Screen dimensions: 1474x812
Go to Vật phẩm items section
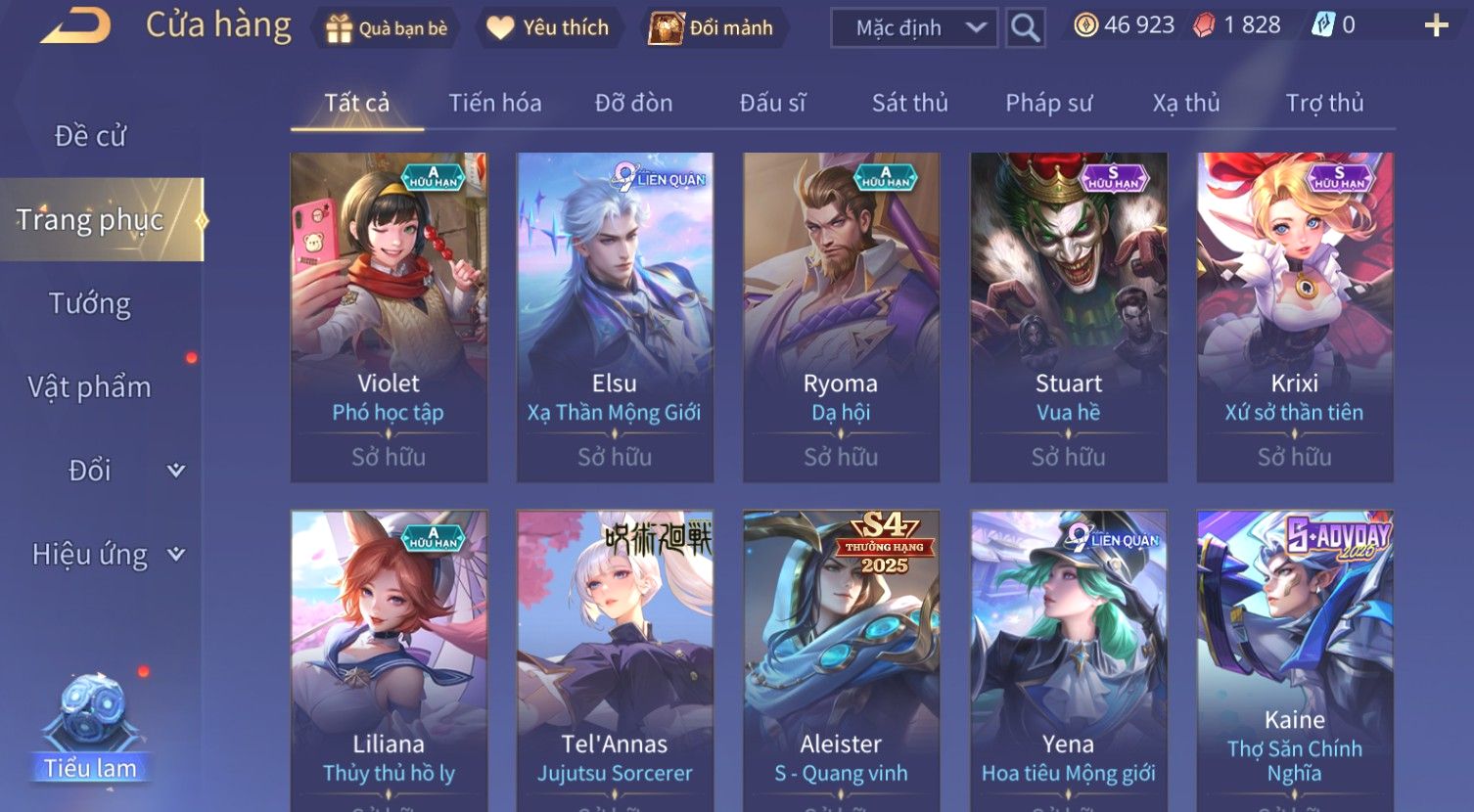(x=90, y=387)
